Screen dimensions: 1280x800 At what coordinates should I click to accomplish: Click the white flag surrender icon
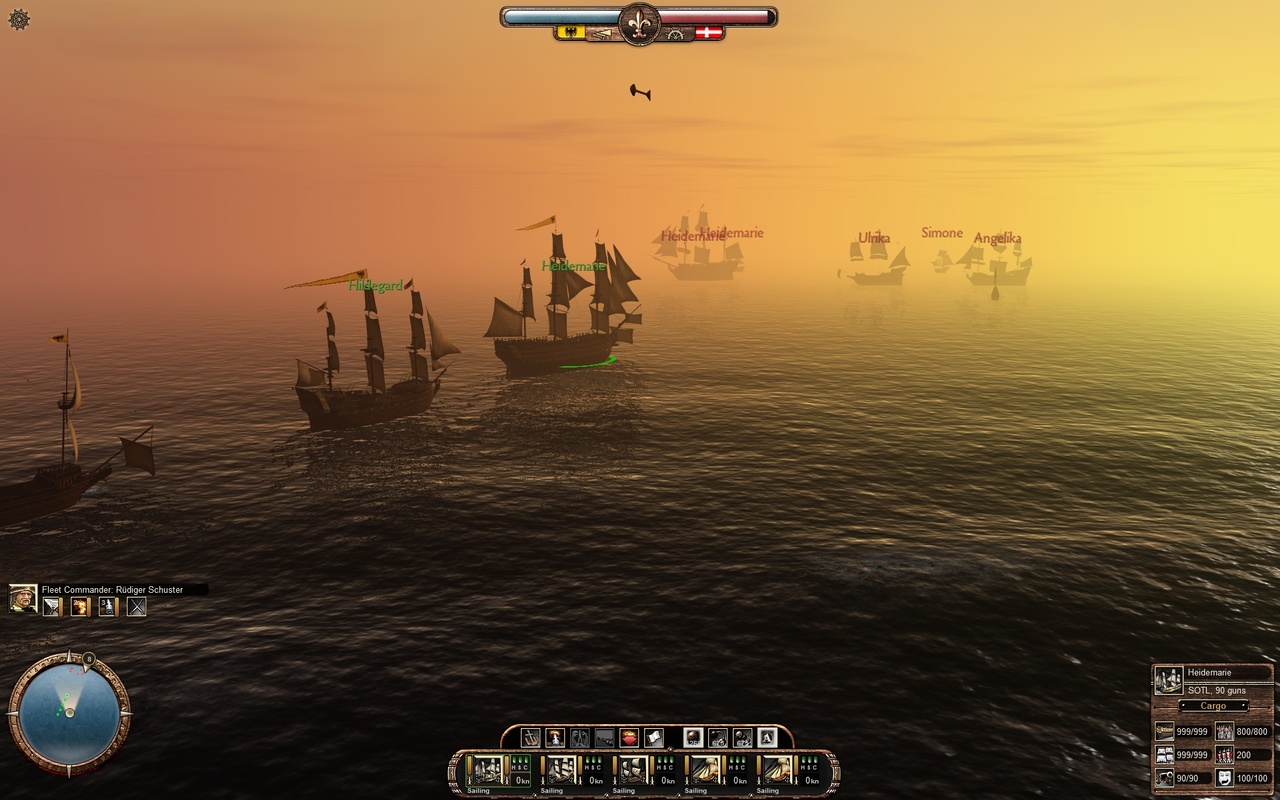point(653,738)
